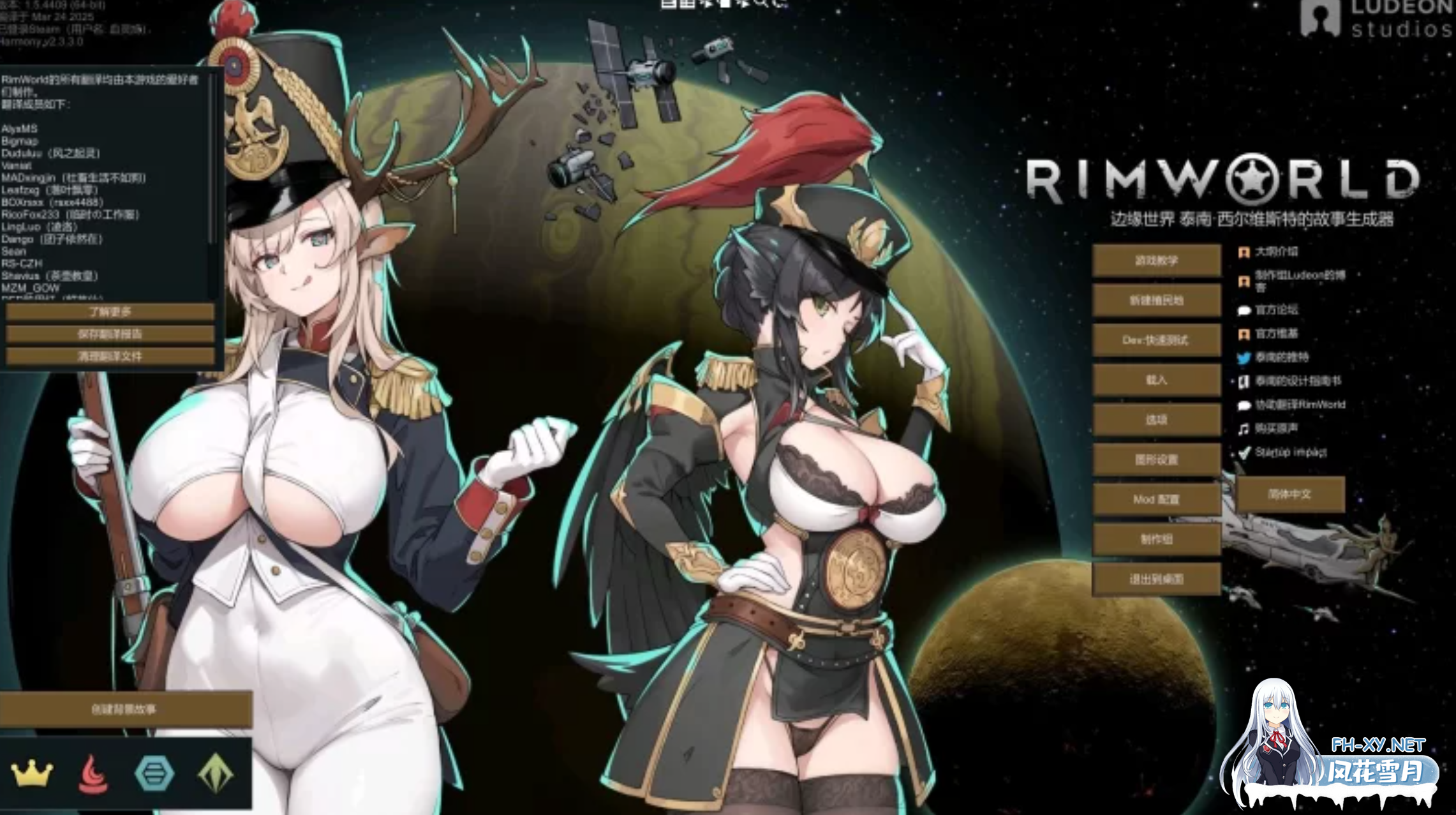This screenshot has height=815, width=1456.
Task: Start the 游戏教学 tutorial
Action: click(1156, 260)
